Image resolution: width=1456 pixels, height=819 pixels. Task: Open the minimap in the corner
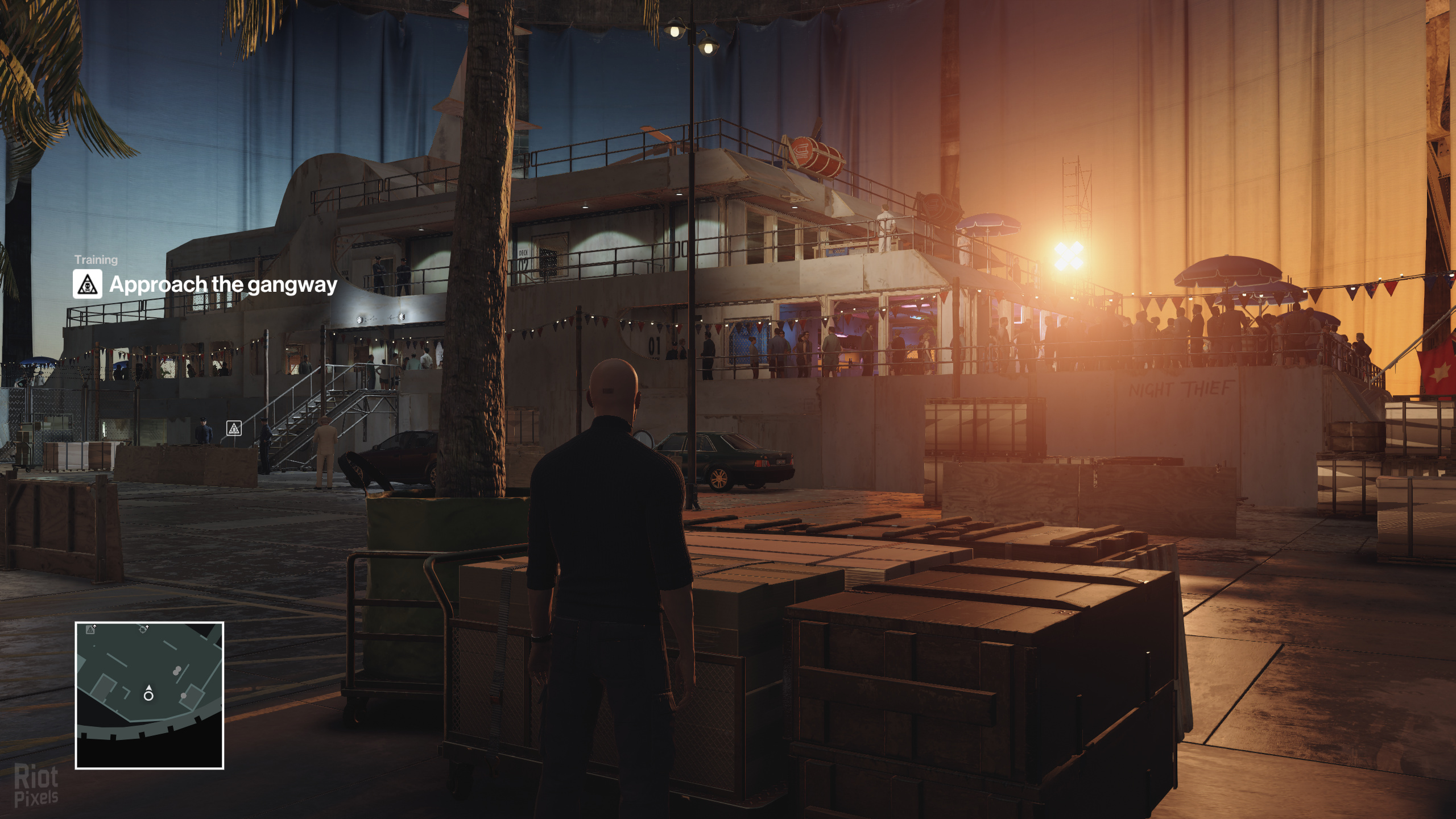[149, 695]
